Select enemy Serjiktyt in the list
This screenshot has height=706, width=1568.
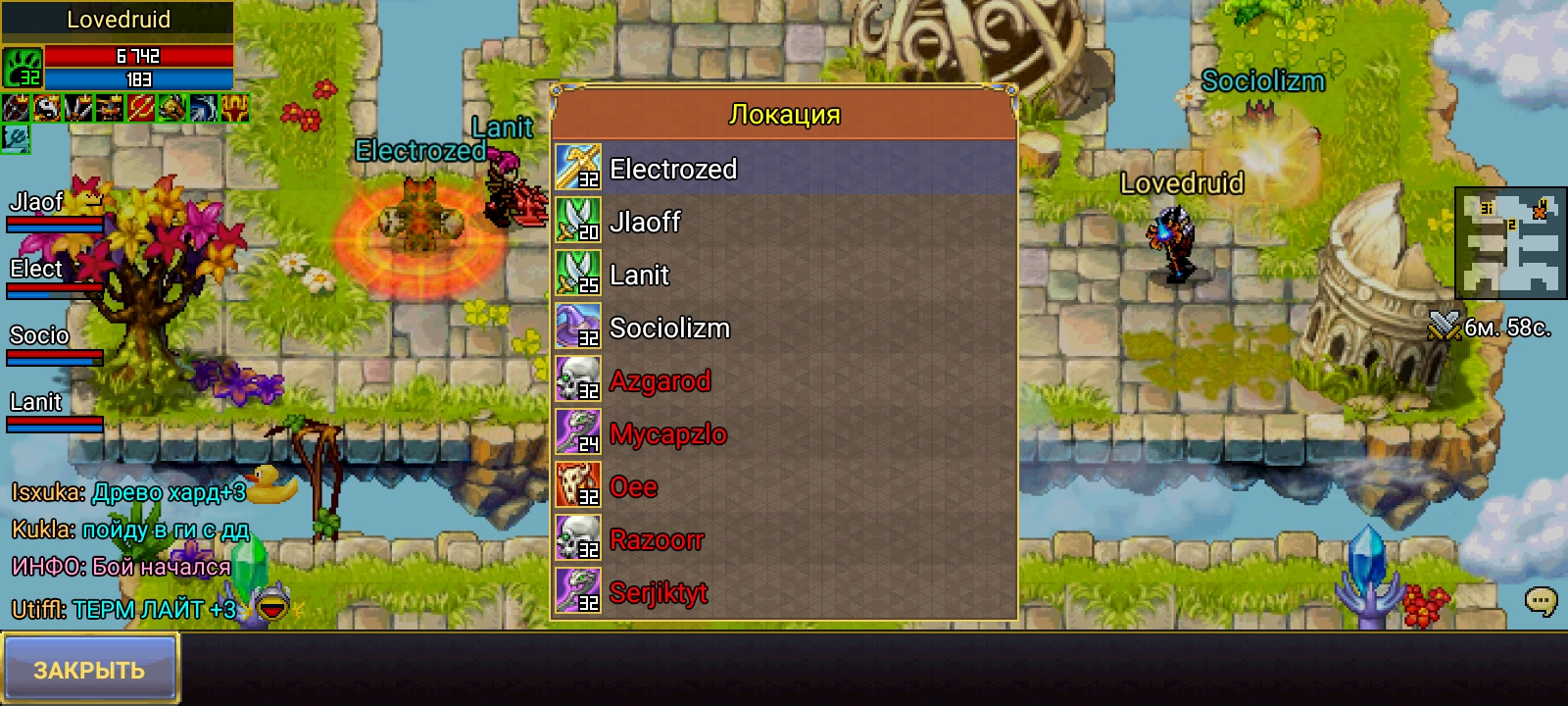pyautogui.click(x=784, y=593)
